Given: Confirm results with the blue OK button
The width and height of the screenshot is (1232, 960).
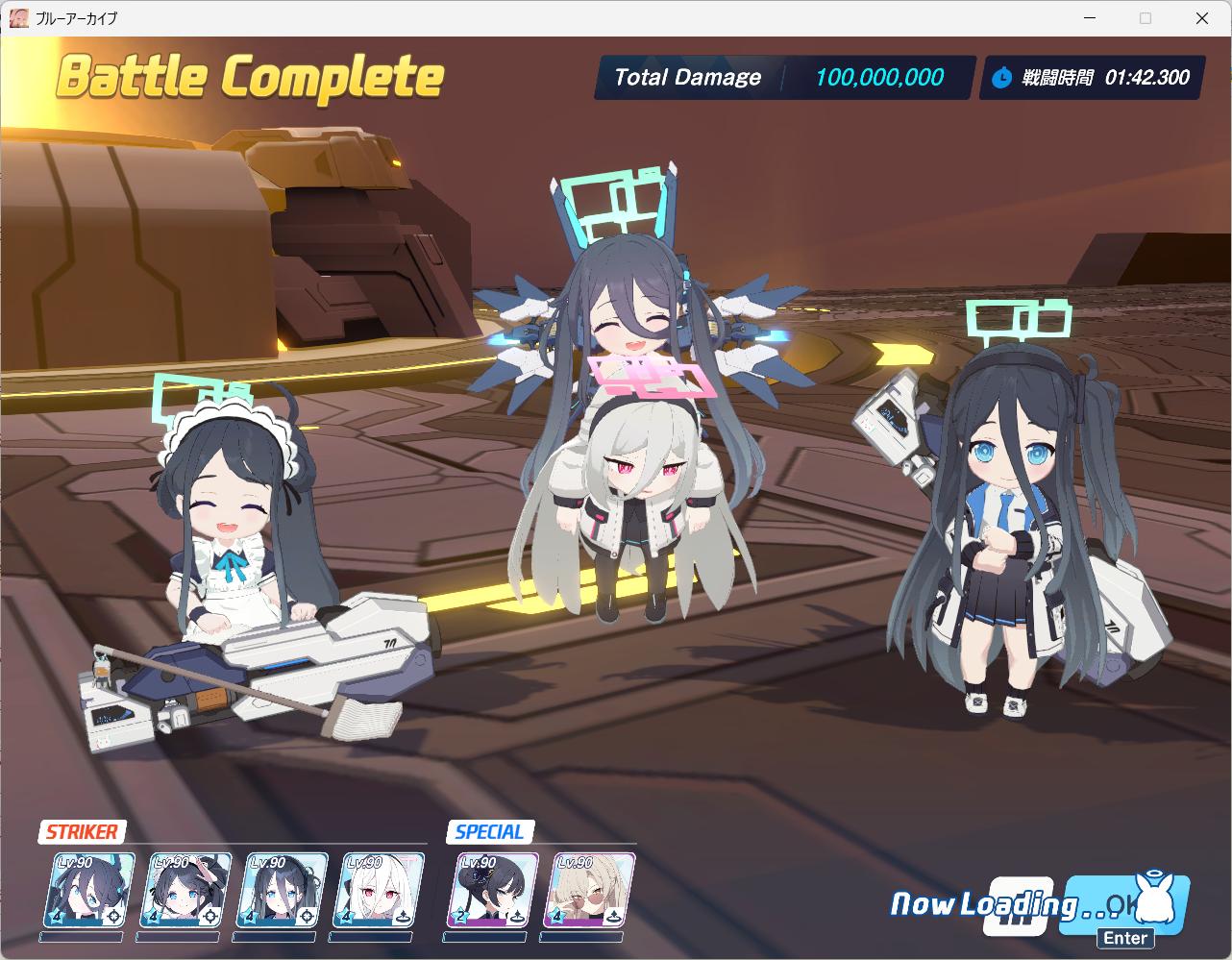Looking at the screenshot, I should pos(1128,903).
